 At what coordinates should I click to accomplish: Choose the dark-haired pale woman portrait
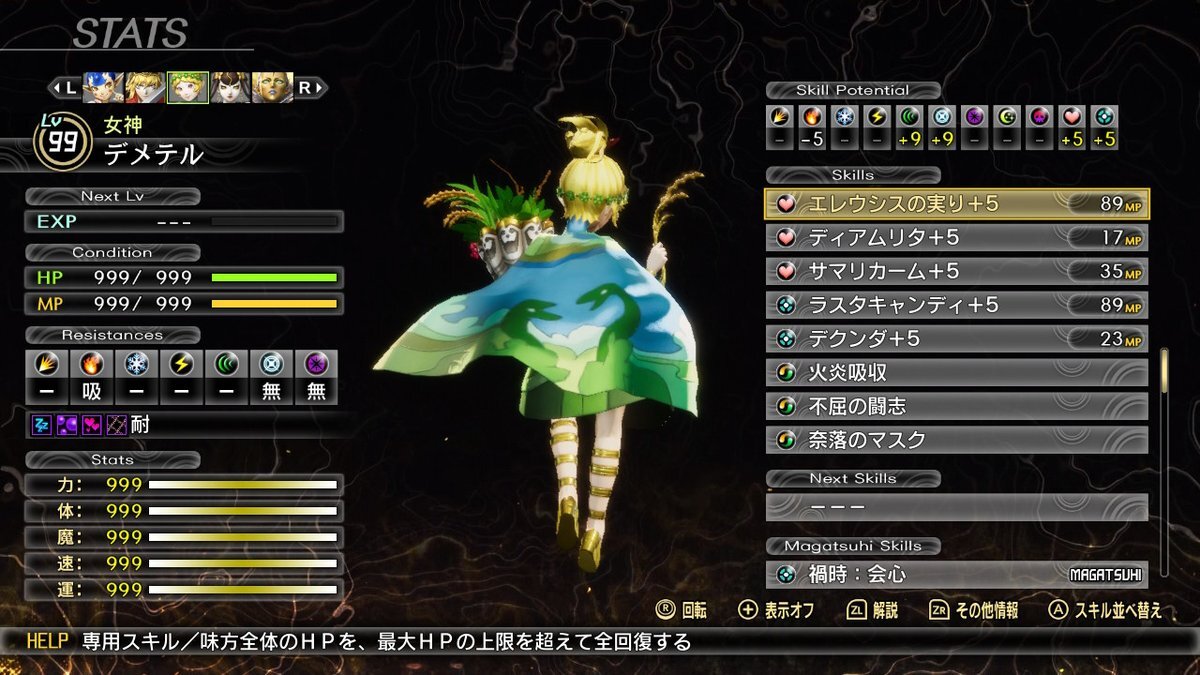230,87
